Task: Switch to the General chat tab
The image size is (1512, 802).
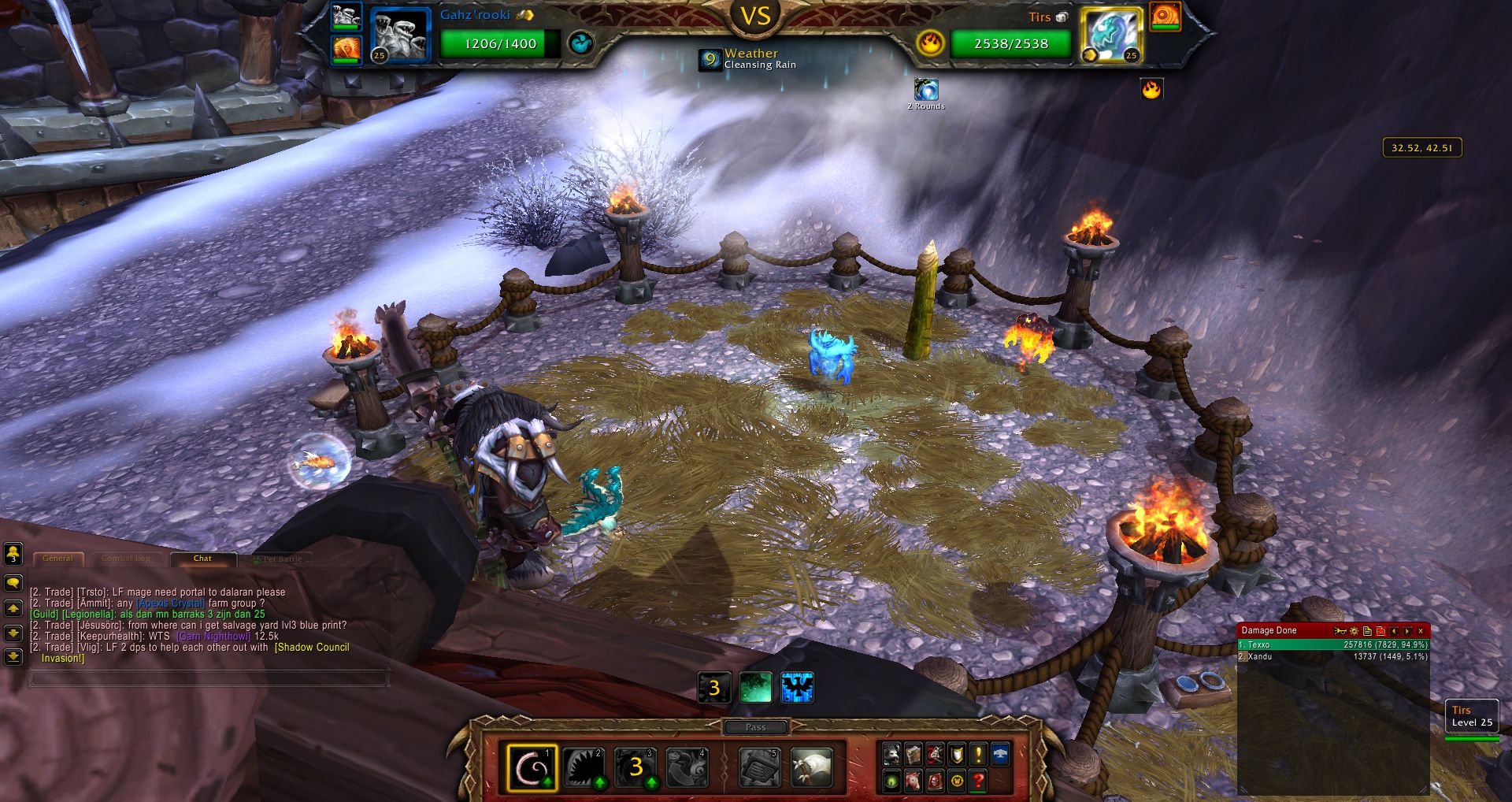Action: pos(57,559)
